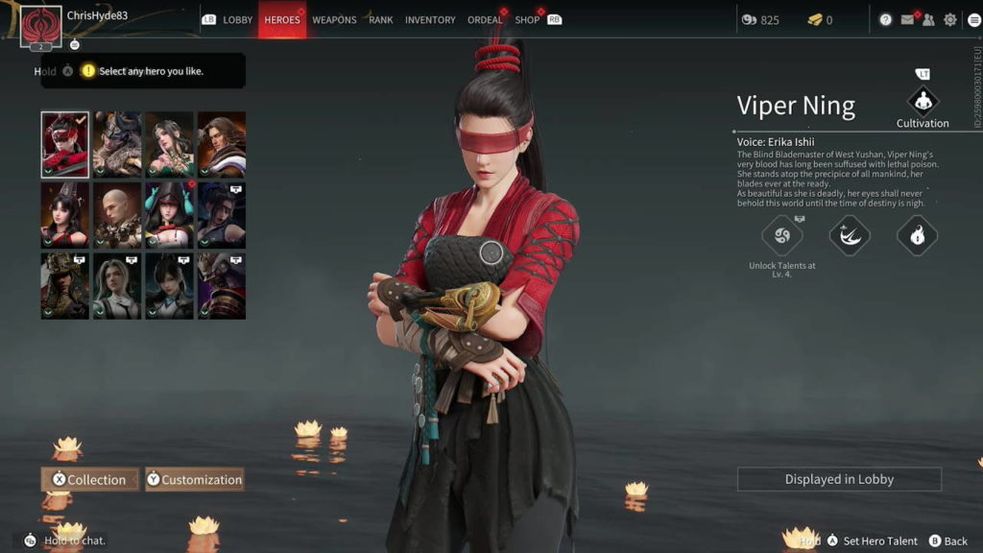Viewport: 983px width, 553px height.
Task: Pick the hero with teal gloves raised
Action: coord(169,215)
